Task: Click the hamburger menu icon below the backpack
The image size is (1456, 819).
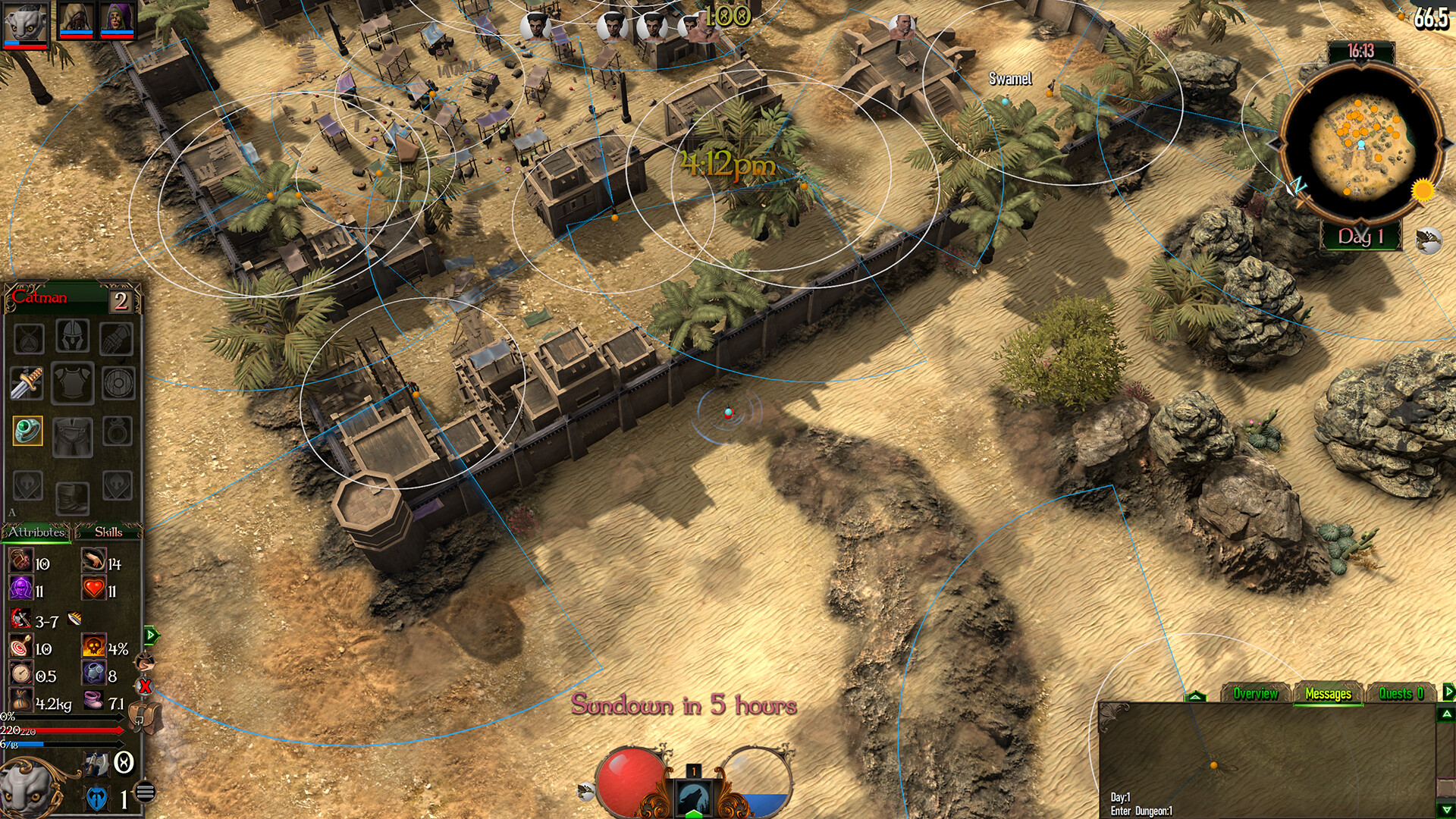Action: 144,789
